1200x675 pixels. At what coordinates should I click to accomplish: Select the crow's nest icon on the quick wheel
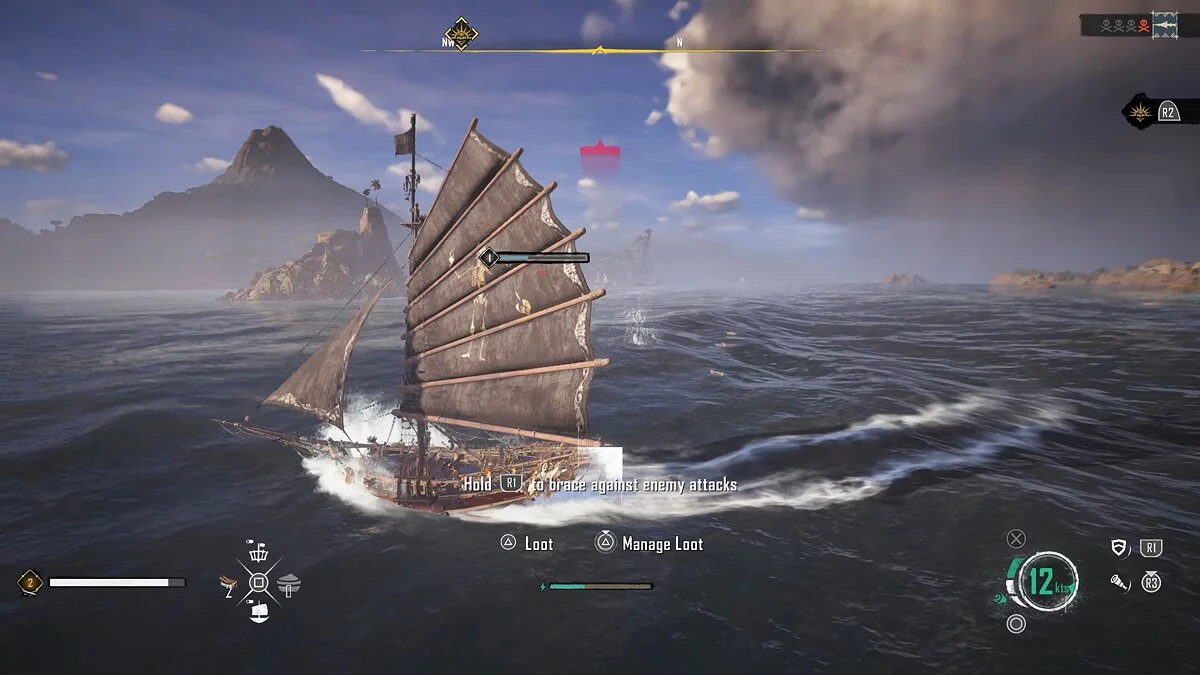258,552
